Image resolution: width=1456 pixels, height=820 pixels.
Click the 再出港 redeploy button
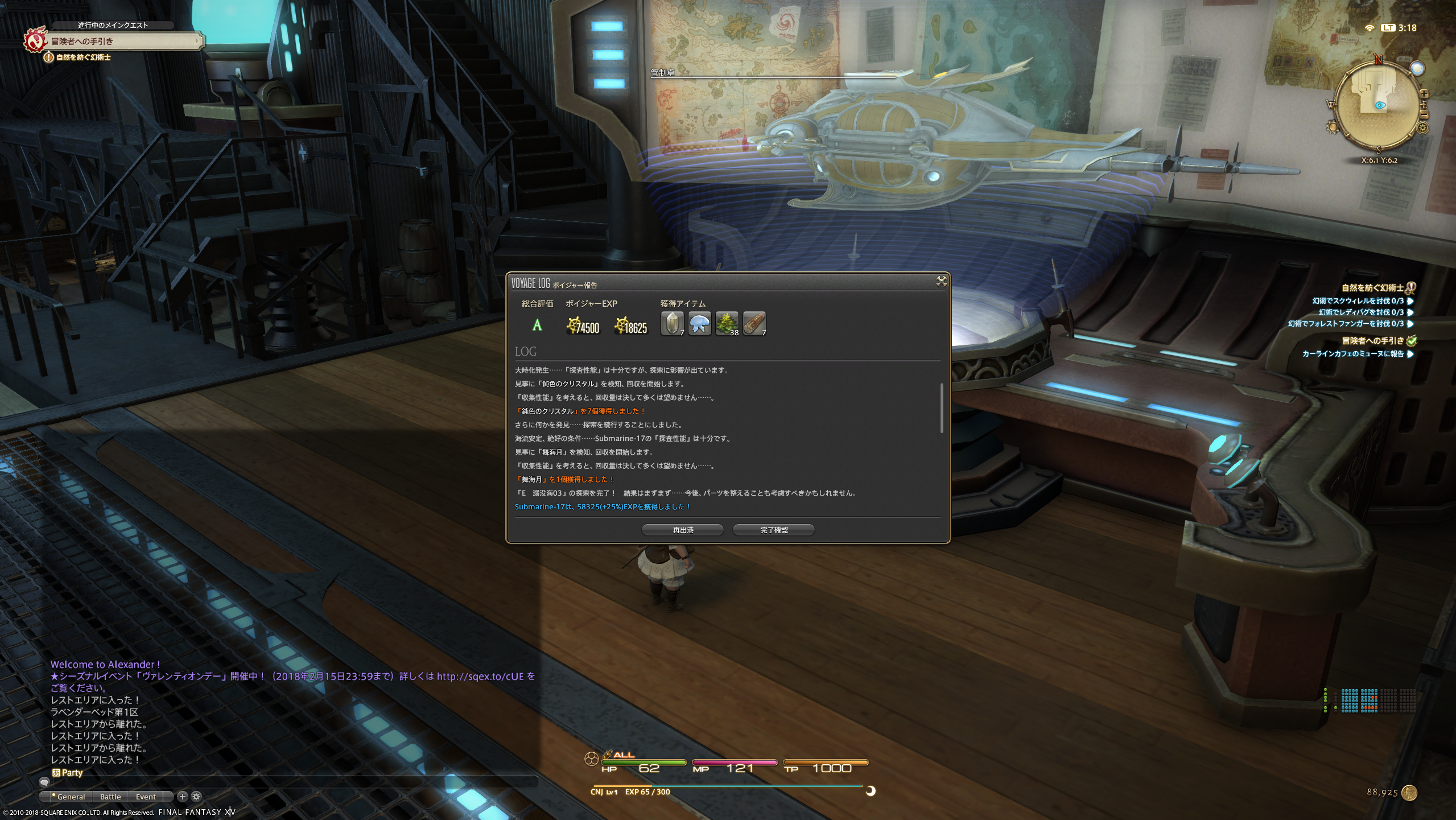tap(682, 530)
